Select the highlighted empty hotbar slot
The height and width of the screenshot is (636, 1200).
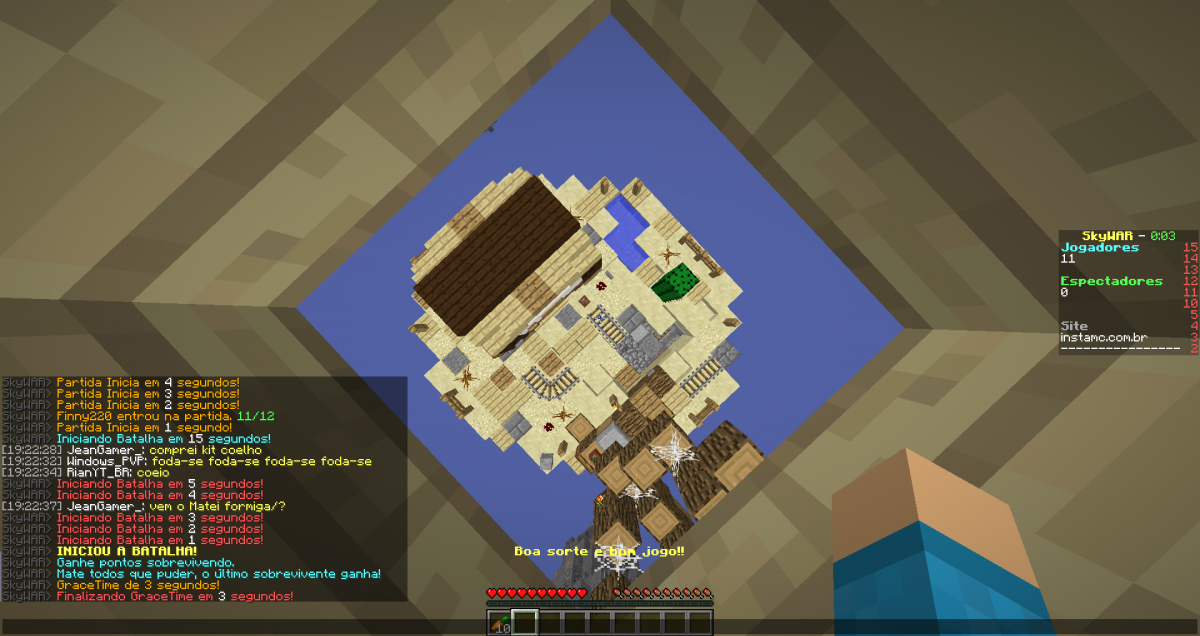pyautogui.click(x=525, y=623)
